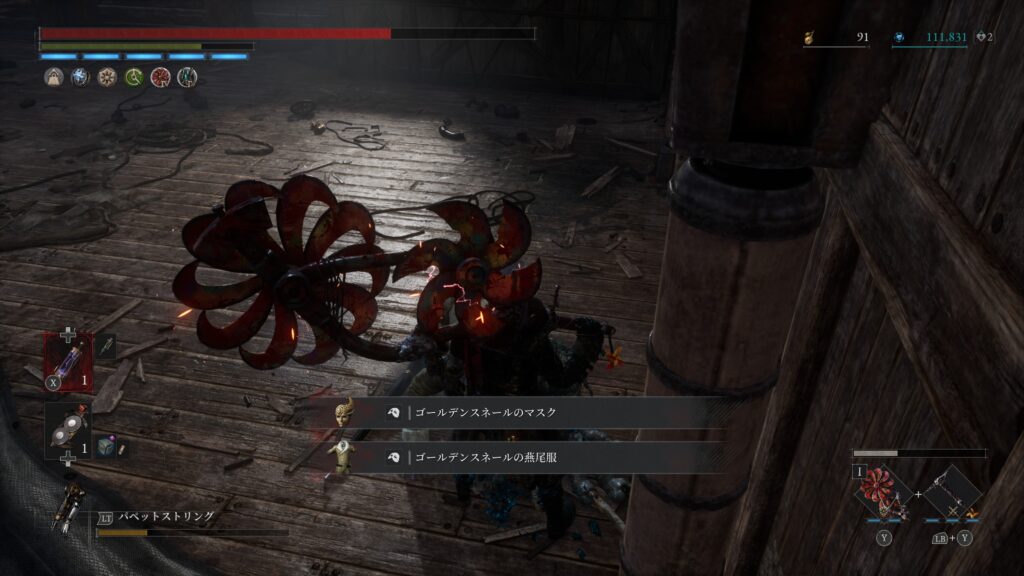Select the small cube item next to belt
The height and width of the screenshot is (576, 1024).
click(x=107, y=447)
